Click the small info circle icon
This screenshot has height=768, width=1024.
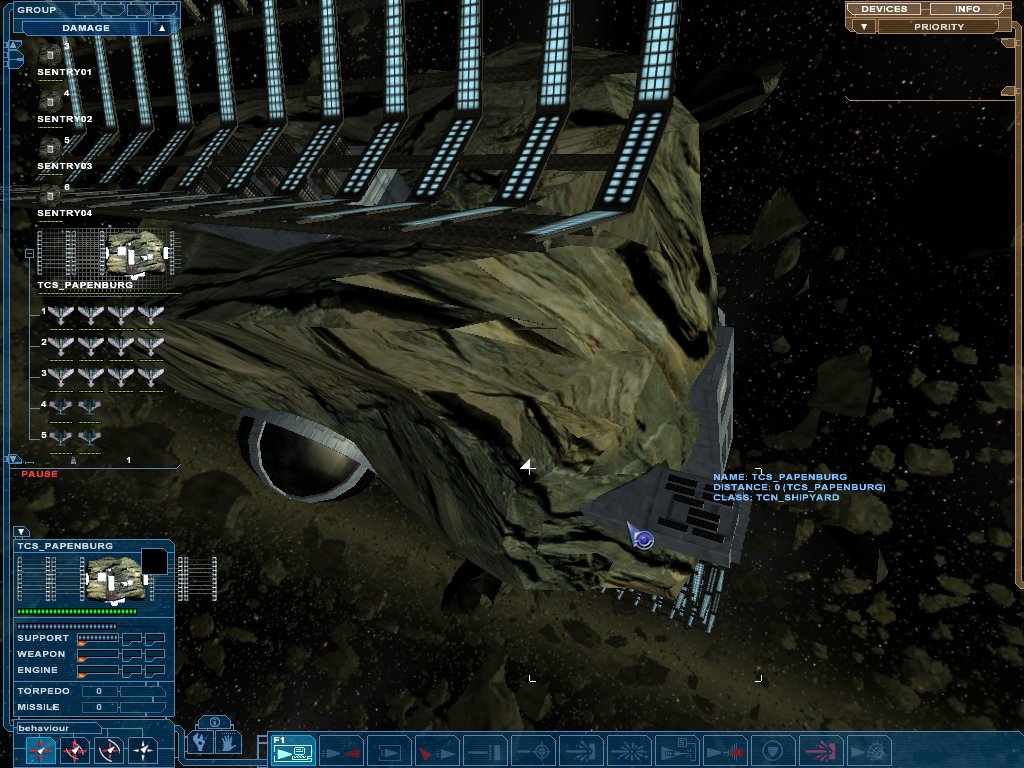pyautogui.click(x=214, y=722)
